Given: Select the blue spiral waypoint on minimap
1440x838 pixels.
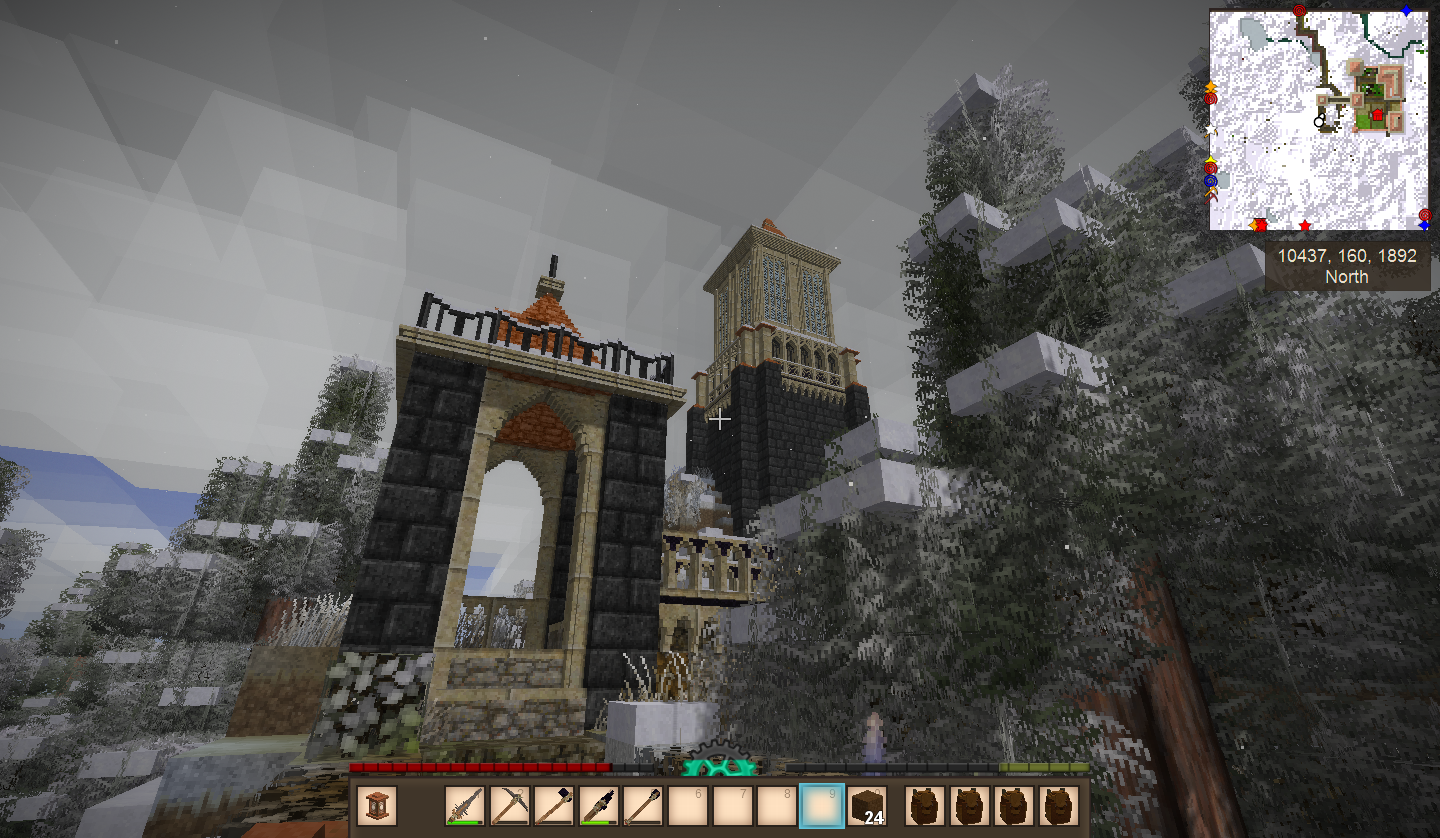Looking at the screenshot, I should coord(1211,181).
